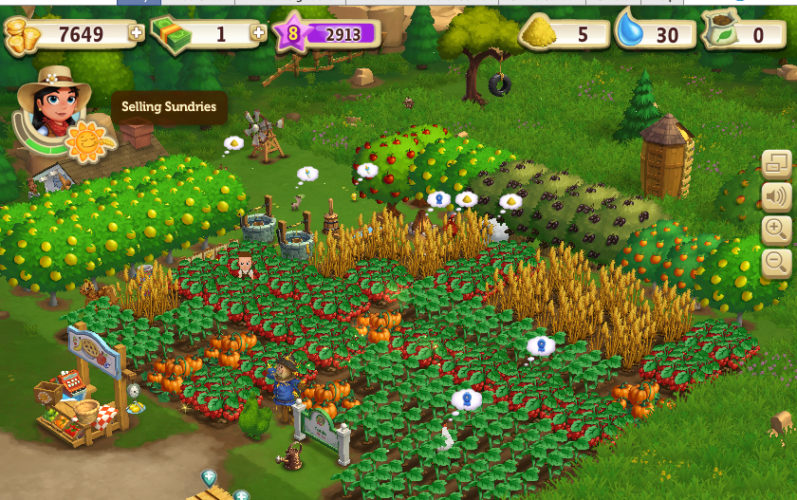Mute the game sound
The height and width of the screenshot is (500, 797).
coord(776,196)
